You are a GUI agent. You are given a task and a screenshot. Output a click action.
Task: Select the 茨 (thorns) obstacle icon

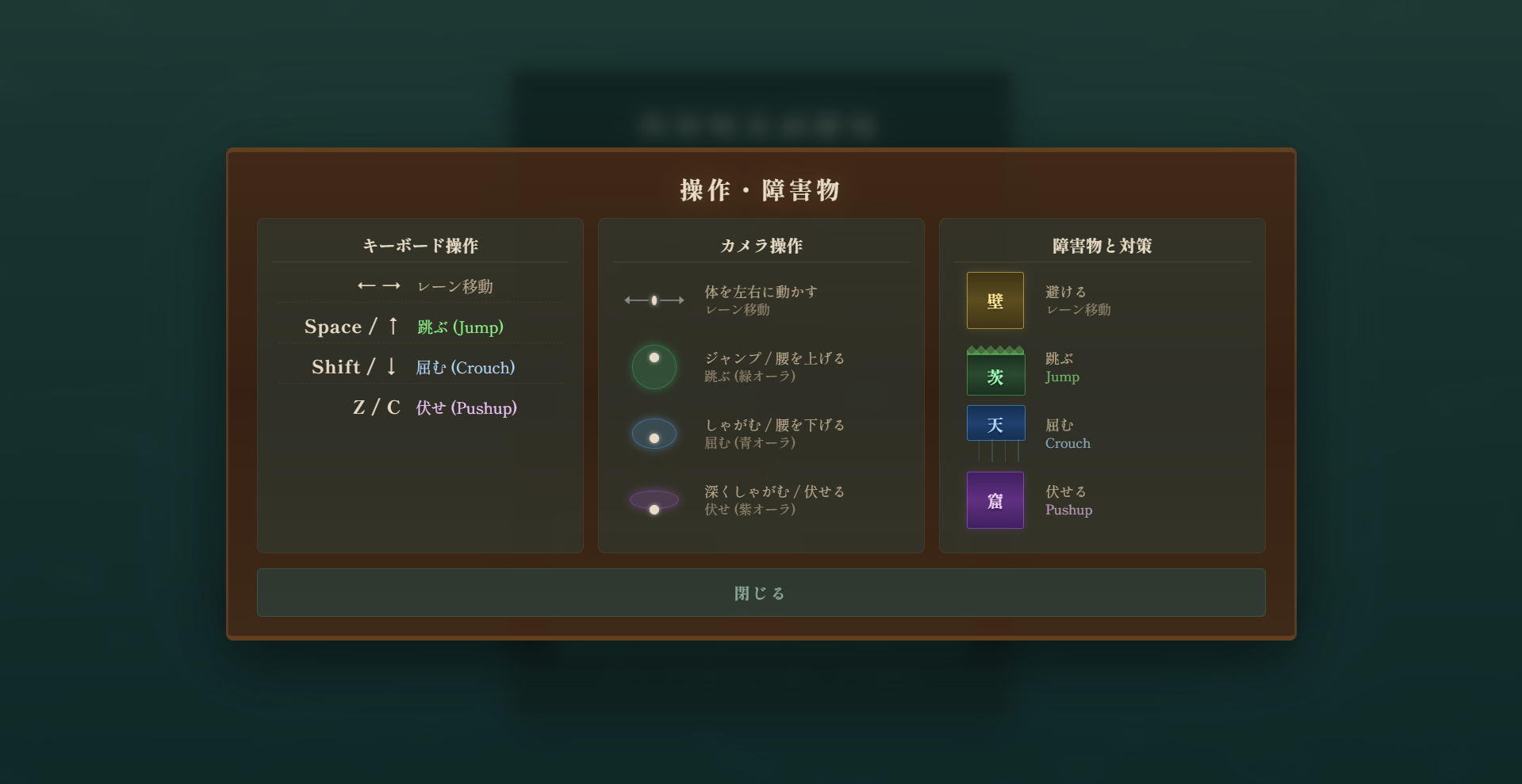995,371
